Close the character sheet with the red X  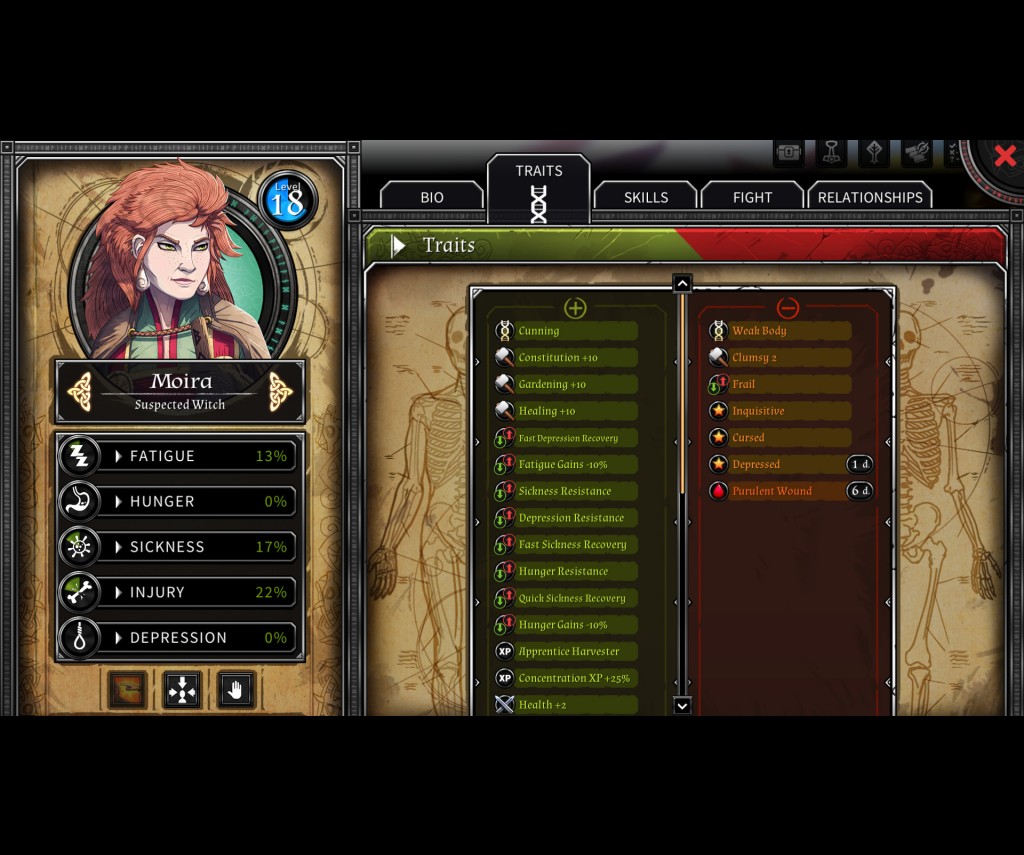(1004, 156)
